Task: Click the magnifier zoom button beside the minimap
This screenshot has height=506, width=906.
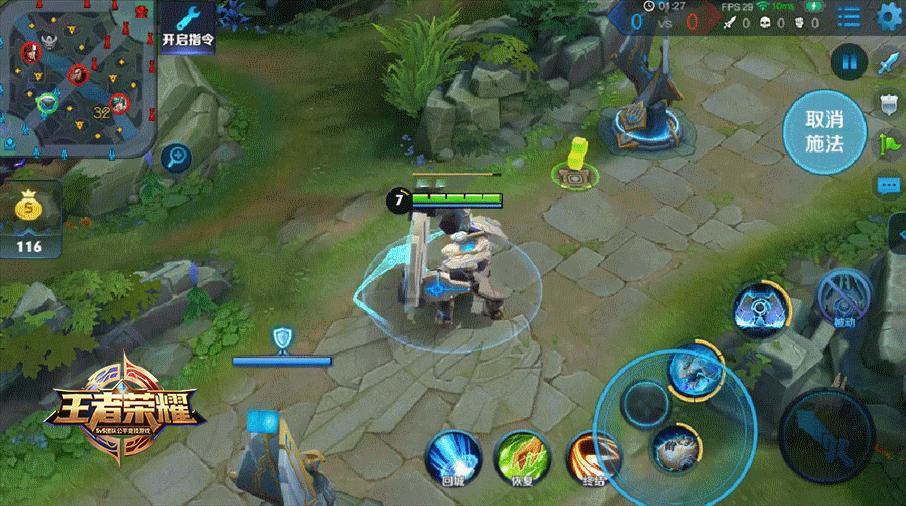Action: 177,156
